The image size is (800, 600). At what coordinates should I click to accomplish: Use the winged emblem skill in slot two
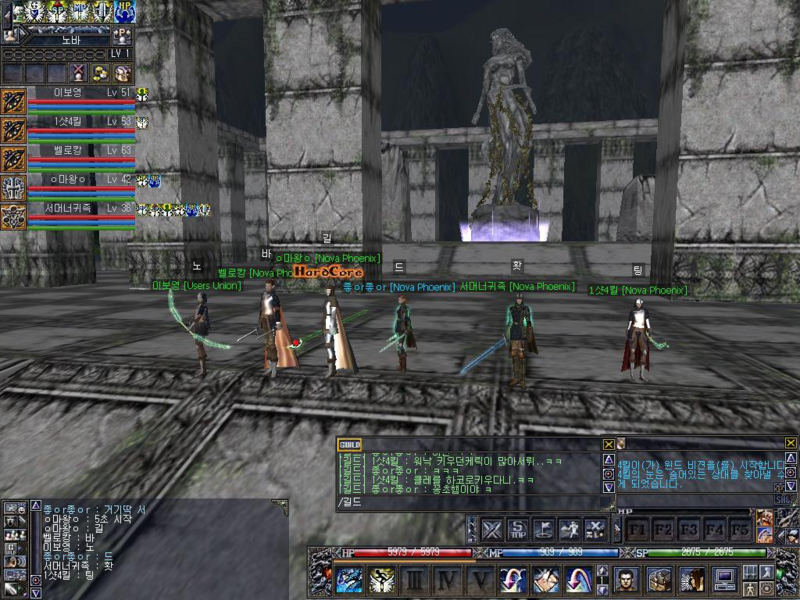[382, 579]
